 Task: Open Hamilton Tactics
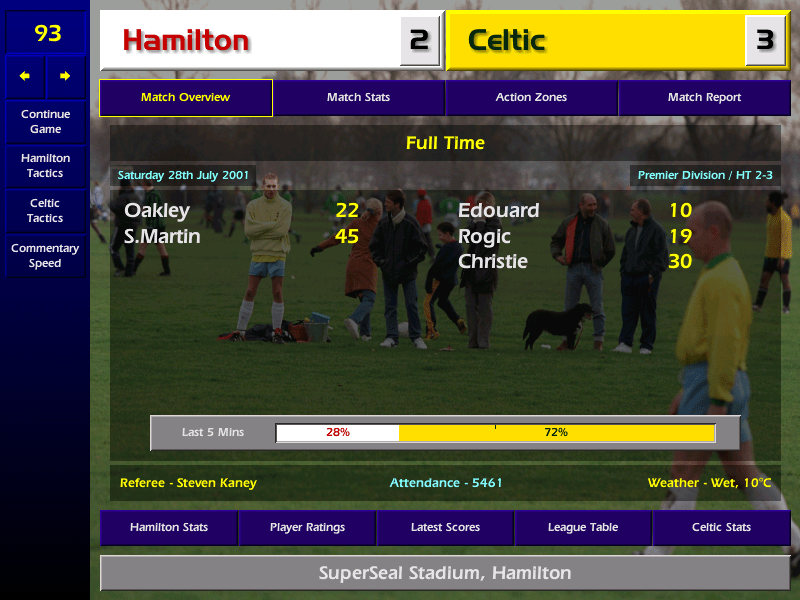point(45,165)
